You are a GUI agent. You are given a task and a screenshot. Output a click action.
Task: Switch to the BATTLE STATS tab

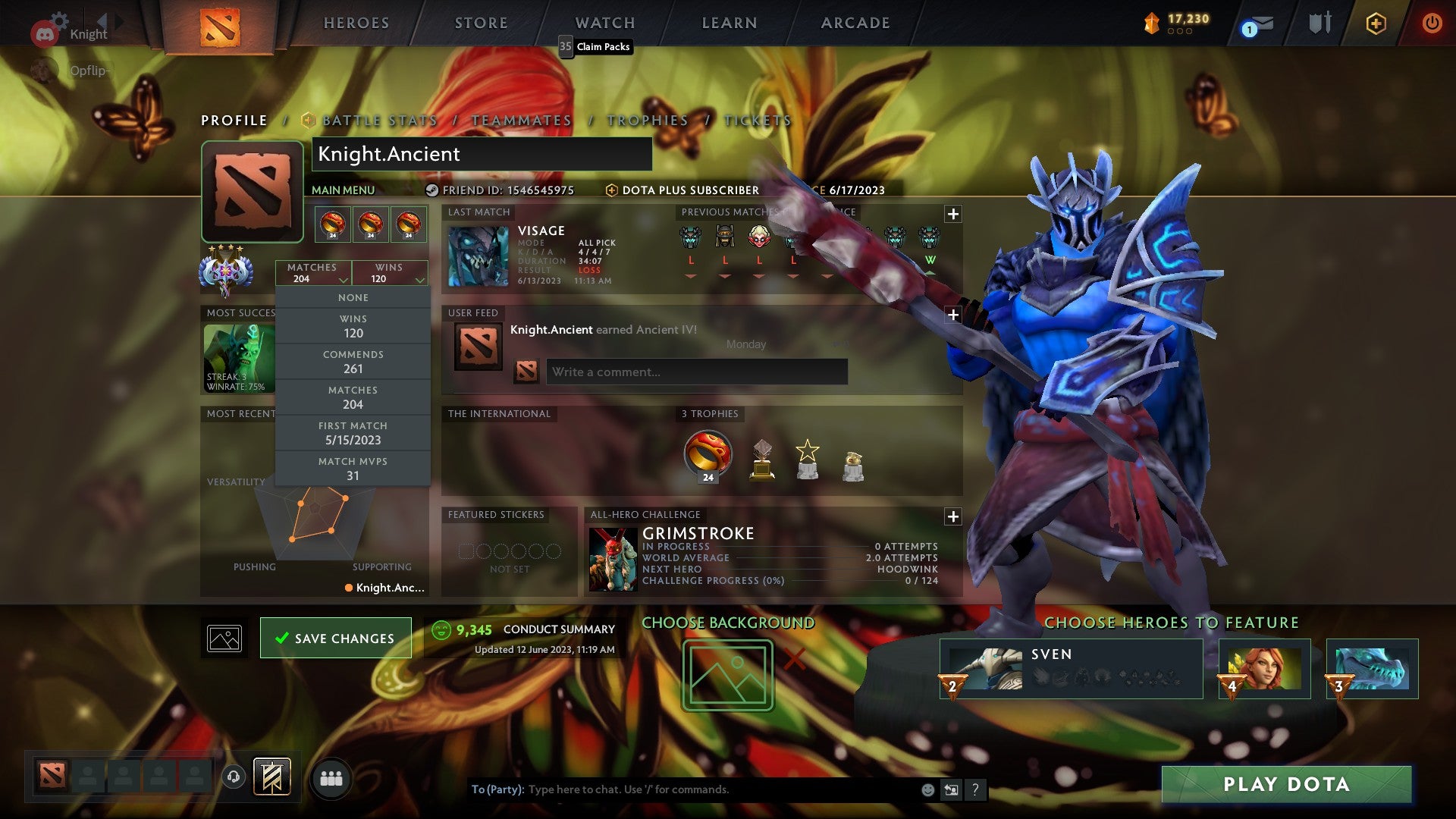[x=378, y=120]
